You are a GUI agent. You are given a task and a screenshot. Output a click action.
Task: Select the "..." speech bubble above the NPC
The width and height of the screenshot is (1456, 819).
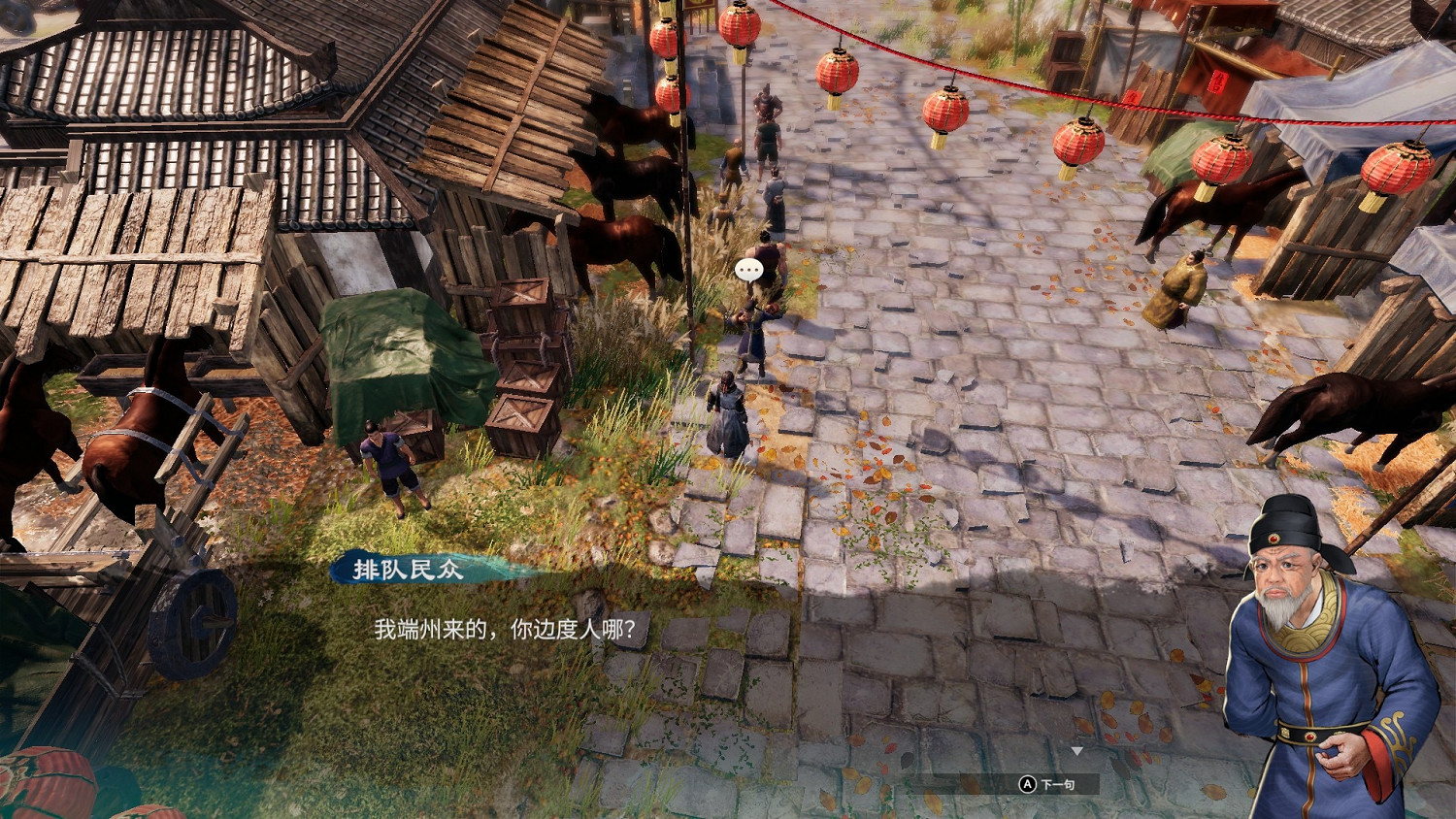(x=748, y=271)
